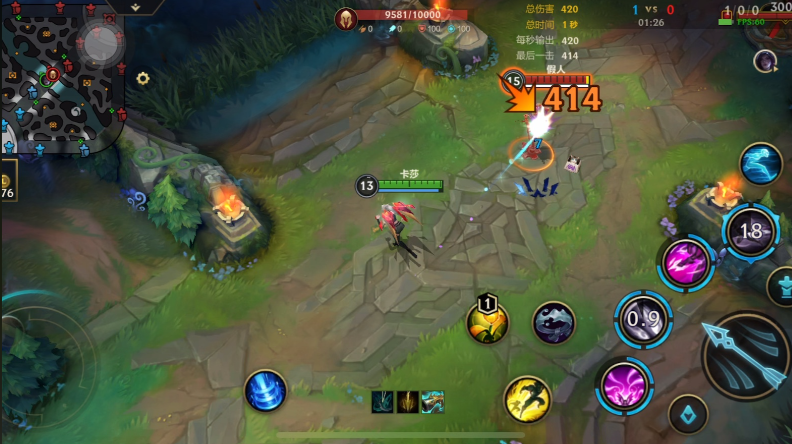This screenshot has height=444, width=792.
Task: Tap the helmet target portrait at top
Action: 346,18
